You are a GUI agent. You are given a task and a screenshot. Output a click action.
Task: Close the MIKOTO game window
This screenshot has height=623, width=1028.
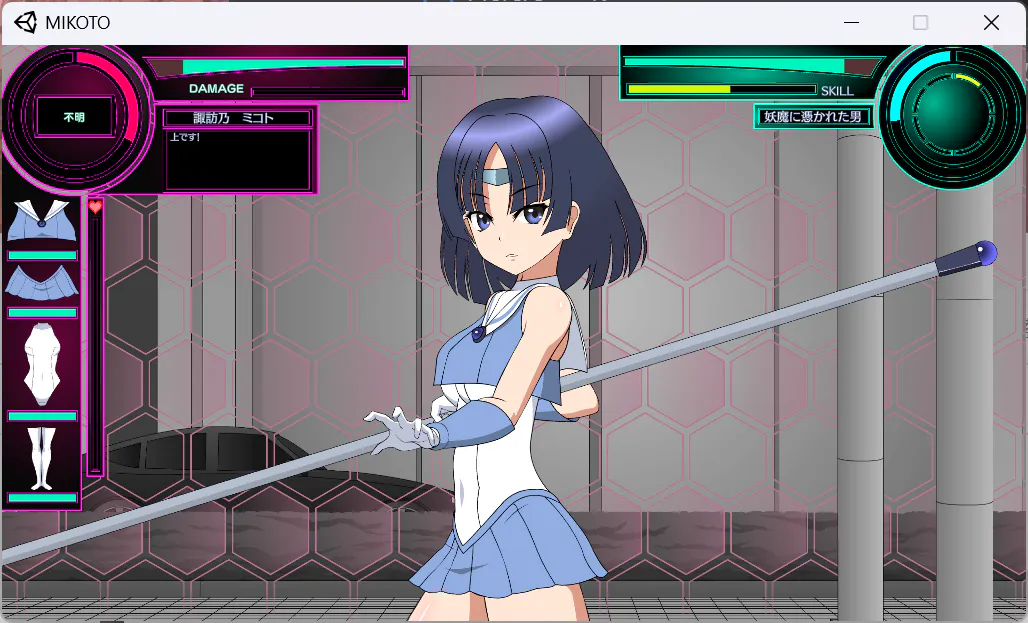click(991, 22)
